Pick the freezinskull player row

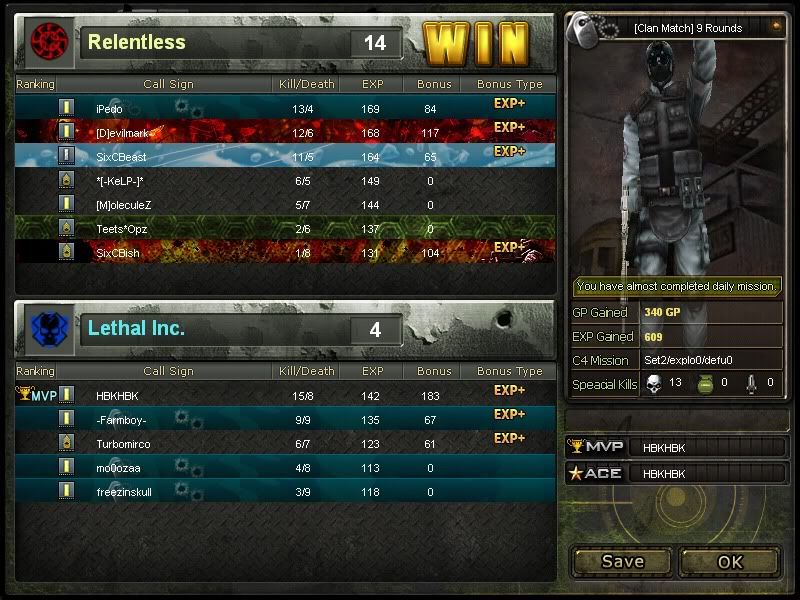(285, 491)
